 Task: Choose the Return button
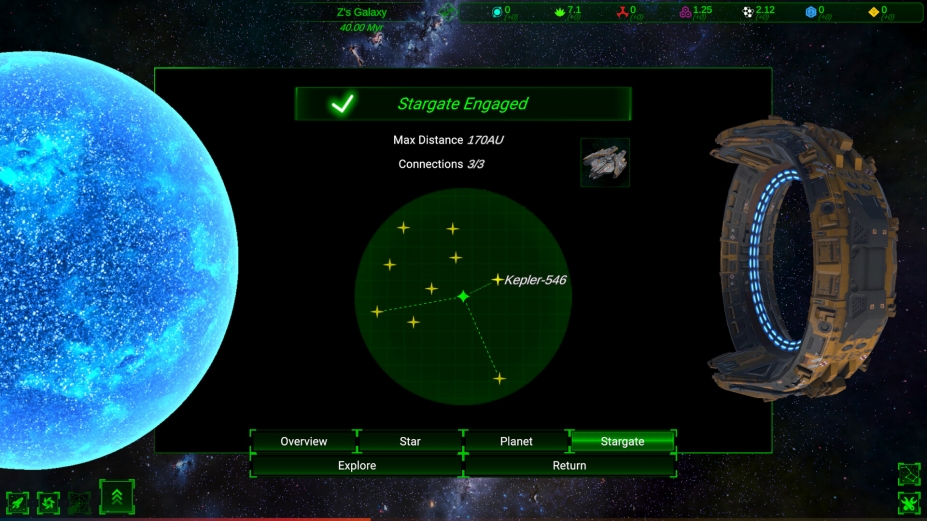point(569,465)
